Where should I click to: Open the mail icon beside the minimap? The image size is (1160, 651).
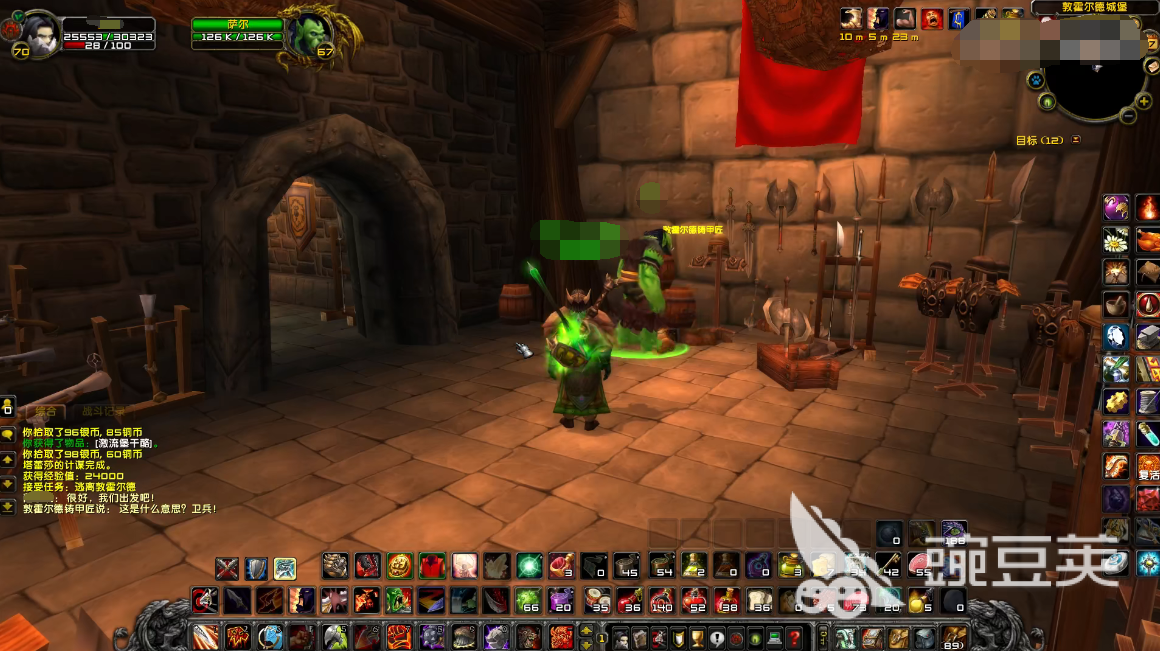click(x=1149, y=66)
